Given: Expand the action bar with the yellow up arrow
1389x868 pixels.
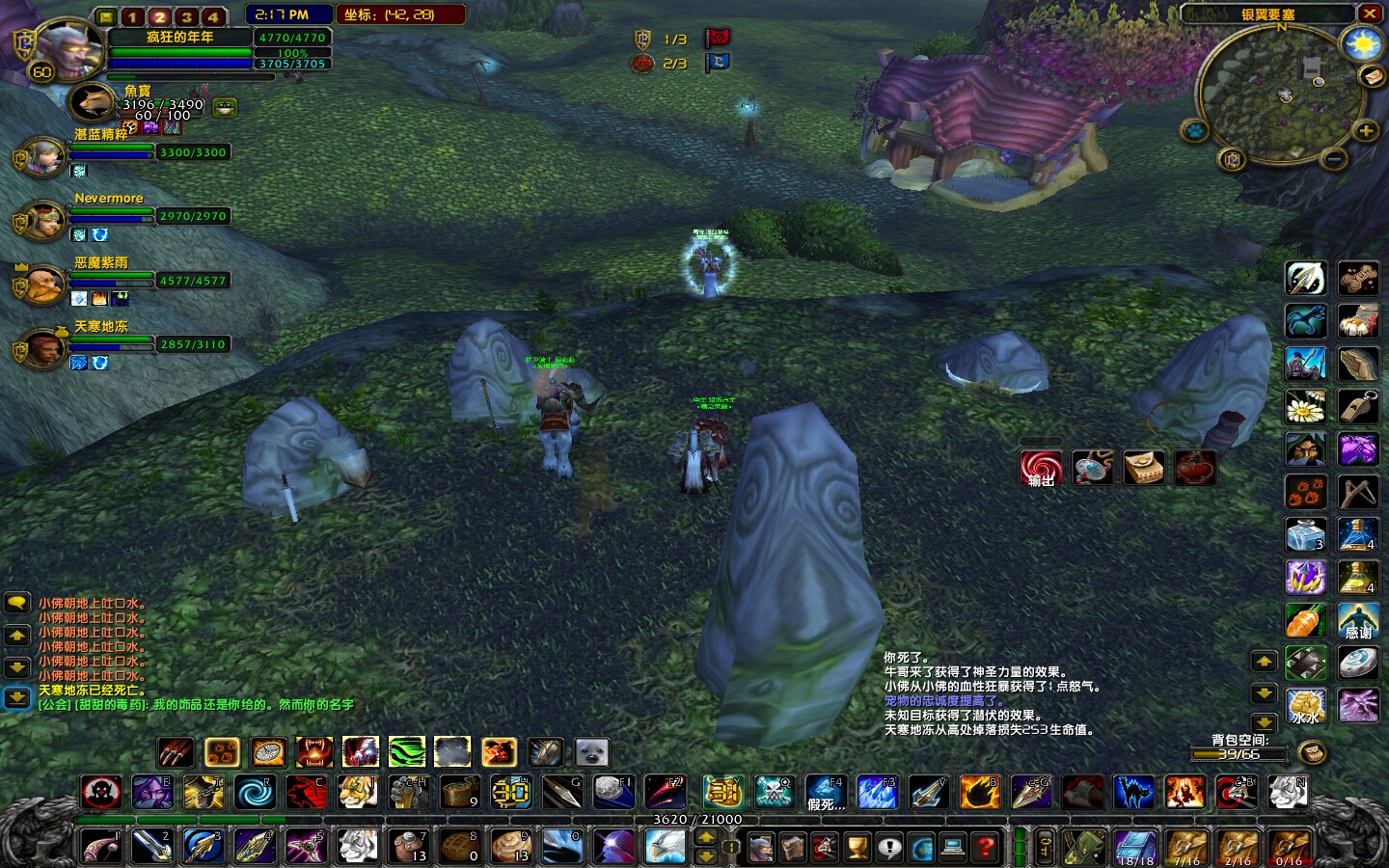Looking at the screenshot, I should 1265,661.
